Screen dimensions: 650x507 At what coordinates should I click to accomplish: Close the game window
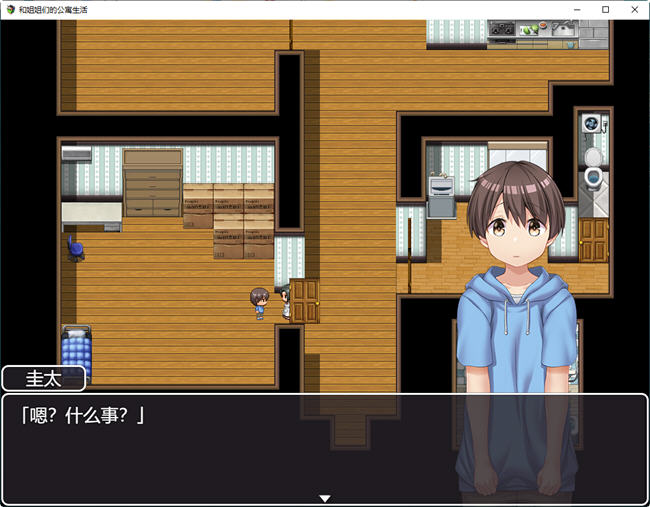click(x=633, y=9)
